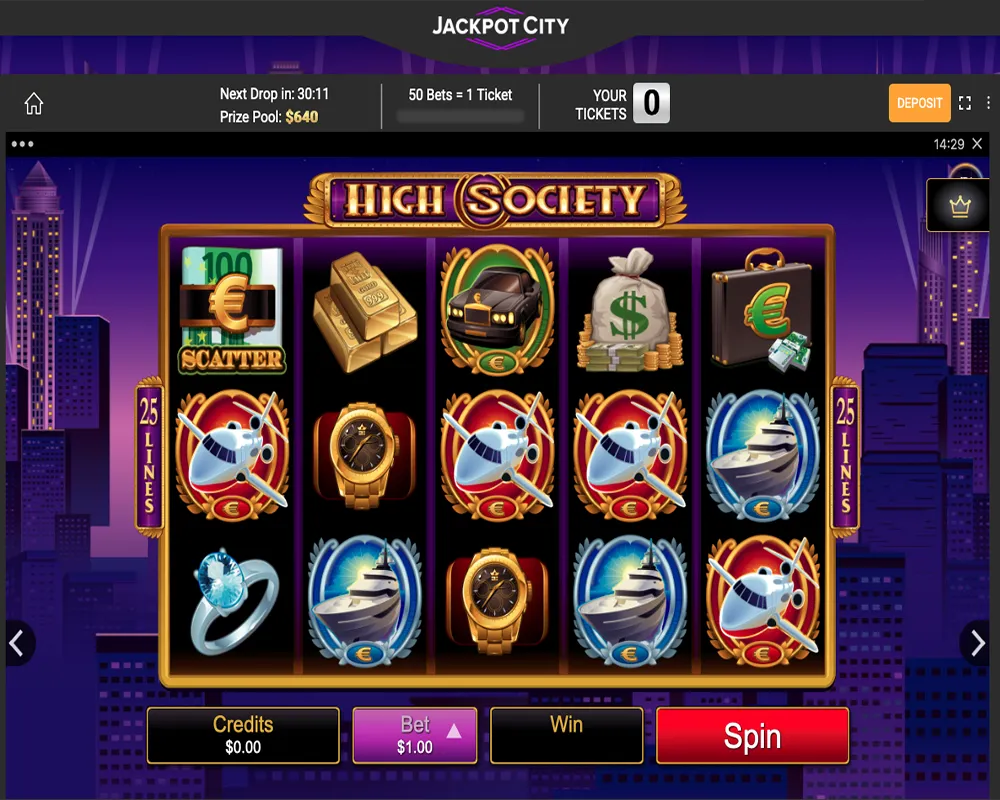Show the previous game with left arrow
Screen dimensions: 1000x800
point(17,643)
